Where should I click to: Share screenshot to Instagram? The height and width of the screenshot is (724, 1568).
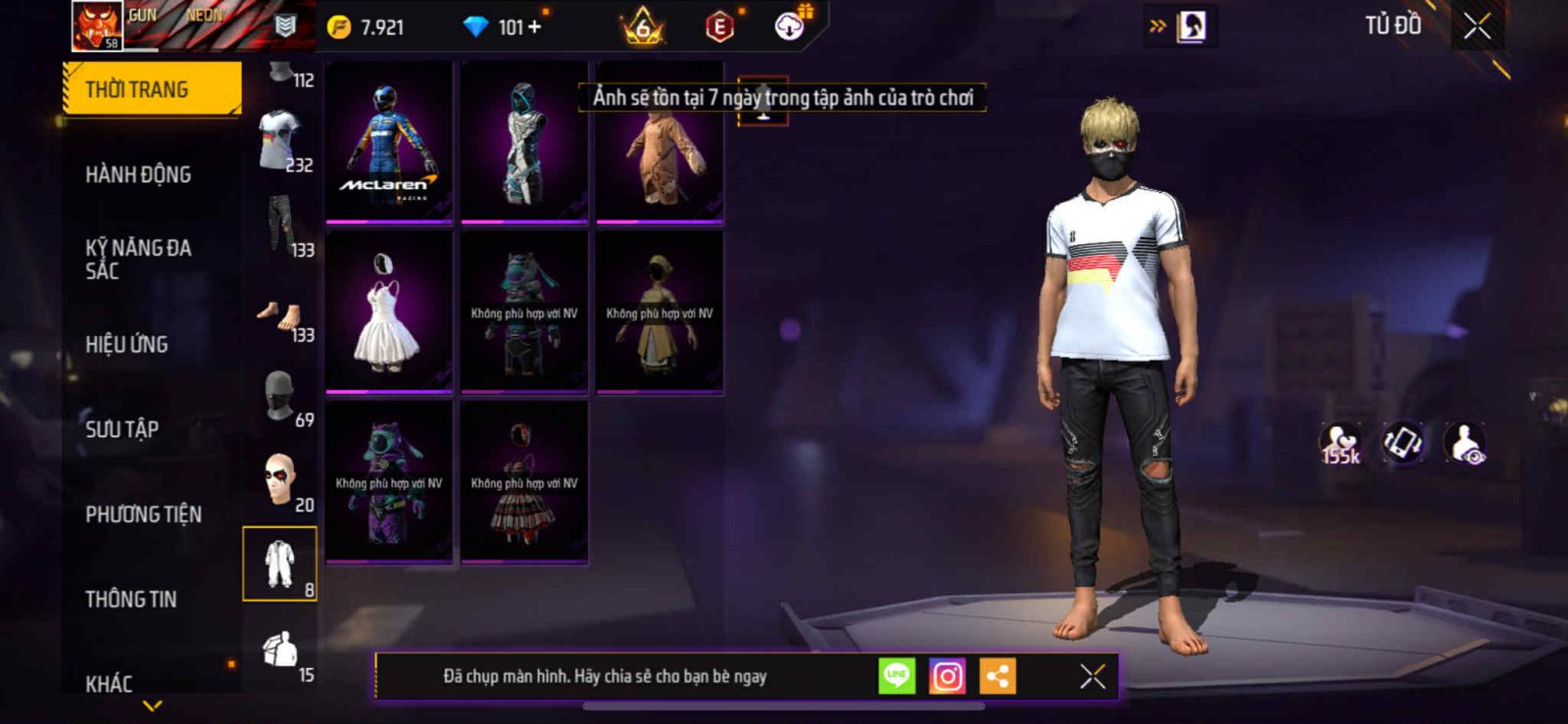tap(947, 676)
